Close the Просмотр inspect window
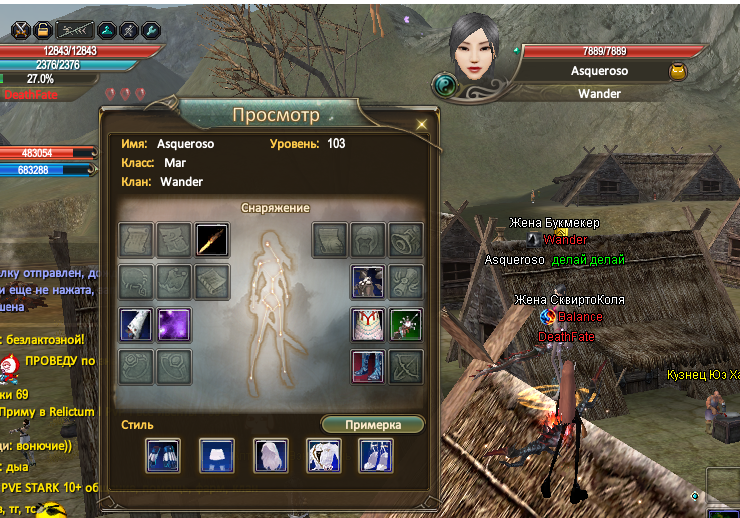This screenshot has width=740, height=518. [422, 124]
